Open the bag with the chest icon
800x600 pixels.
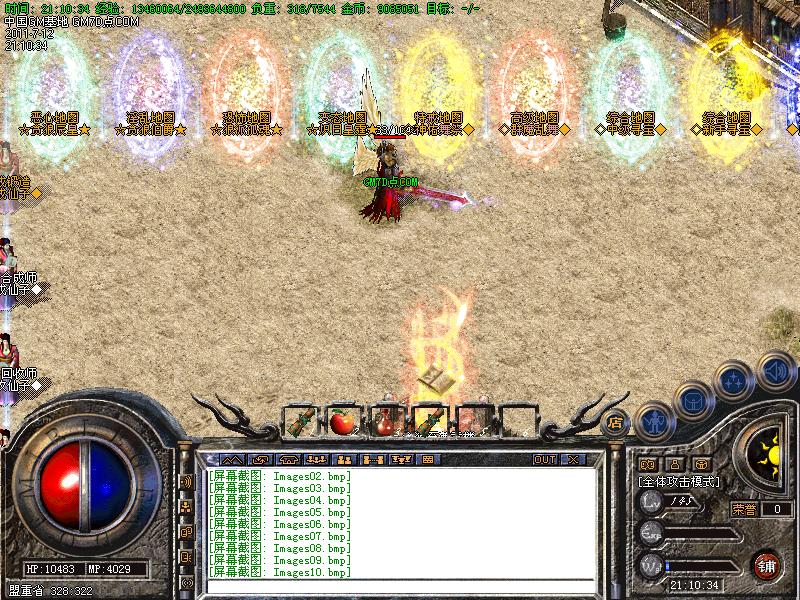point(693,399)
